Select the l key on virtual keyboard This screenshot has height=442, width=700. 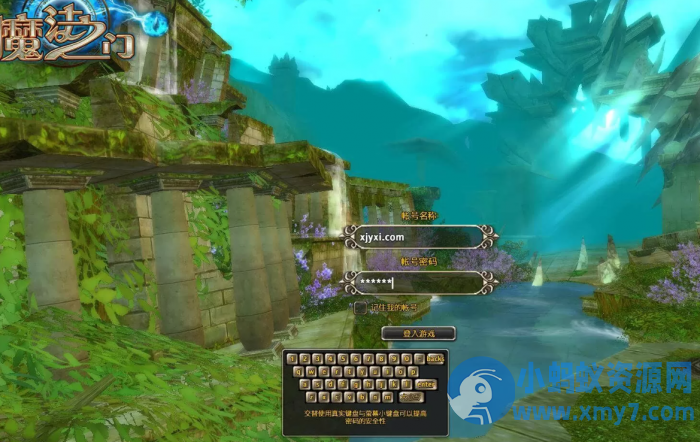[x=407, y=384]
